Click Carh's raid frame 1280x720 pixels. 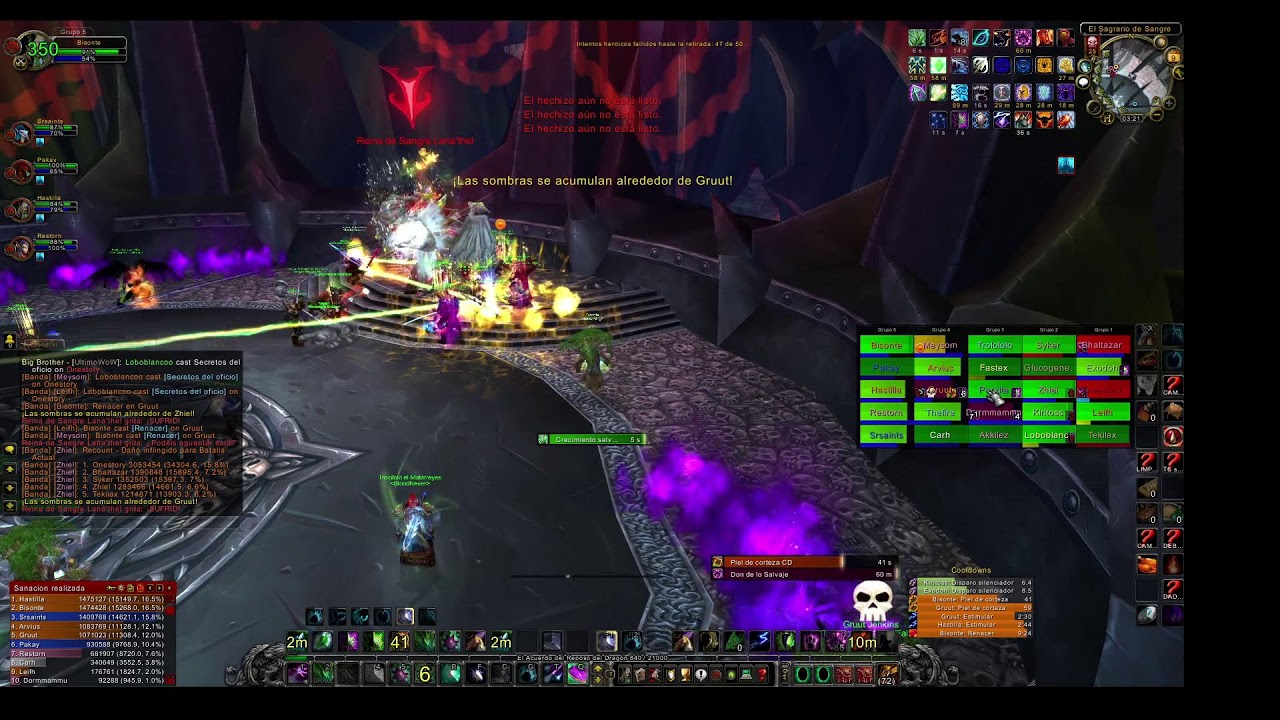tap(940, 435)
